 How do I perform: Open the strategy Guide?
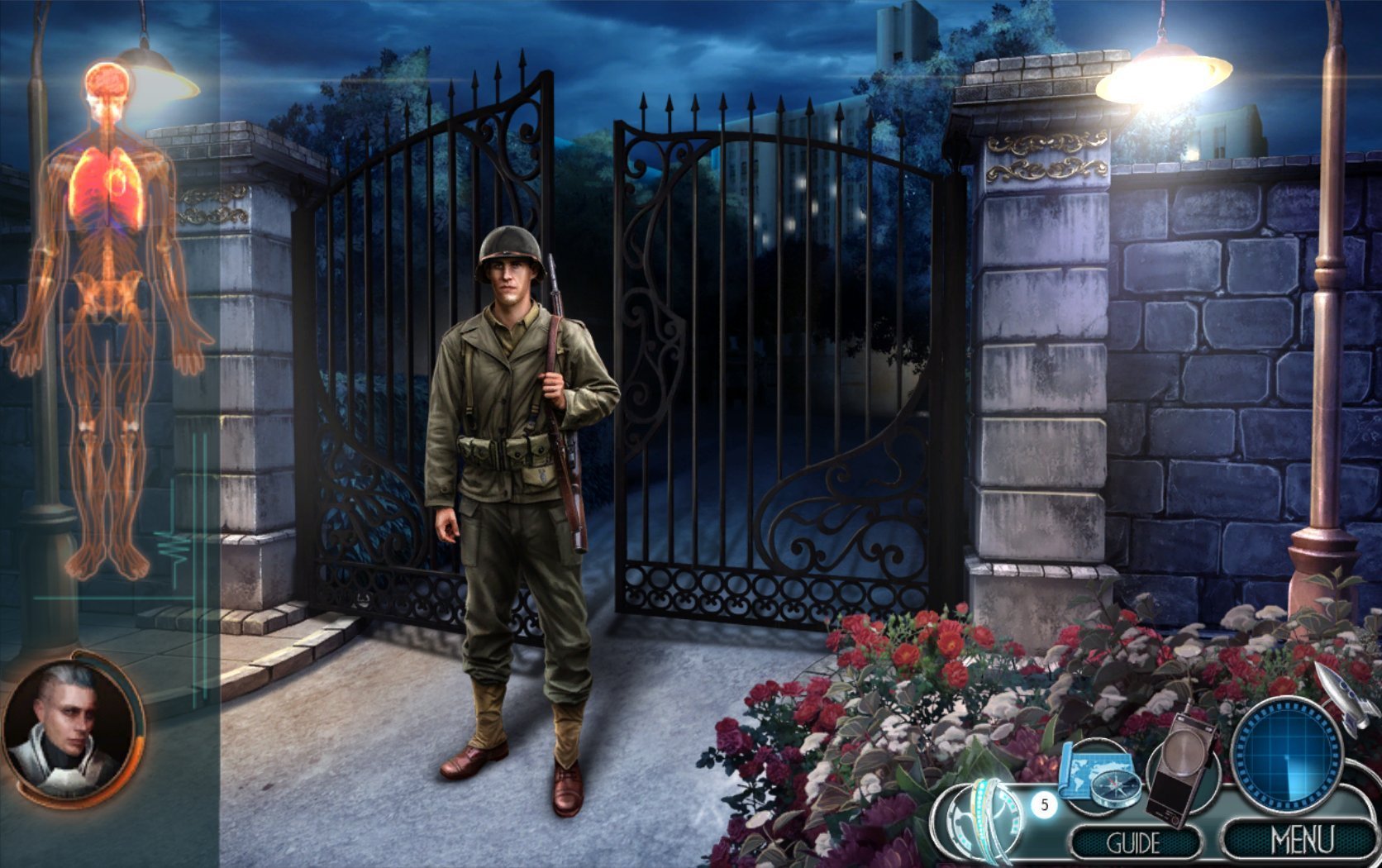click(1134, 843)
